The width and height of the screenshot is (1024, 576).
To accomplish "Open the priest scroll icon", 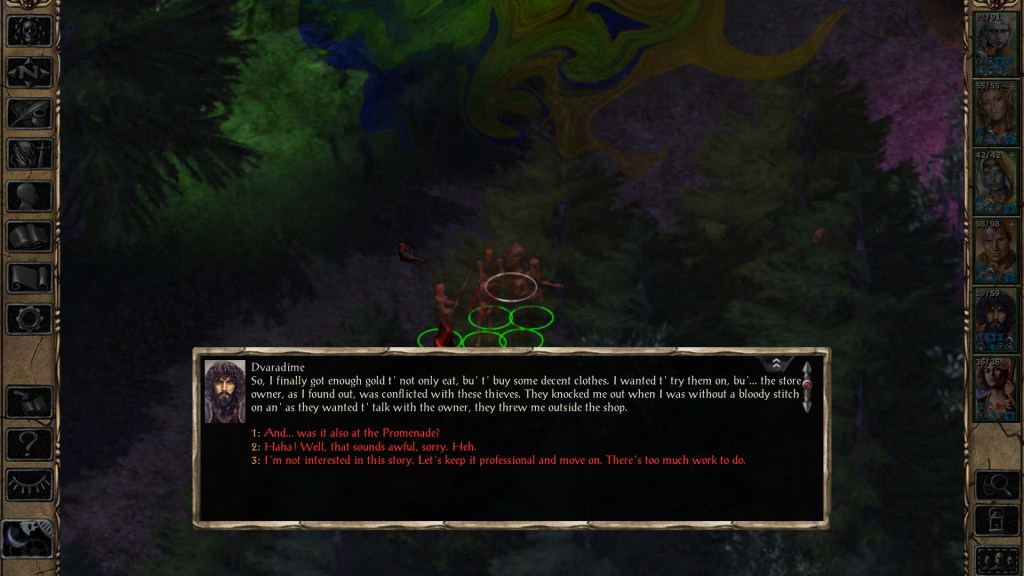I will (29, 278).
